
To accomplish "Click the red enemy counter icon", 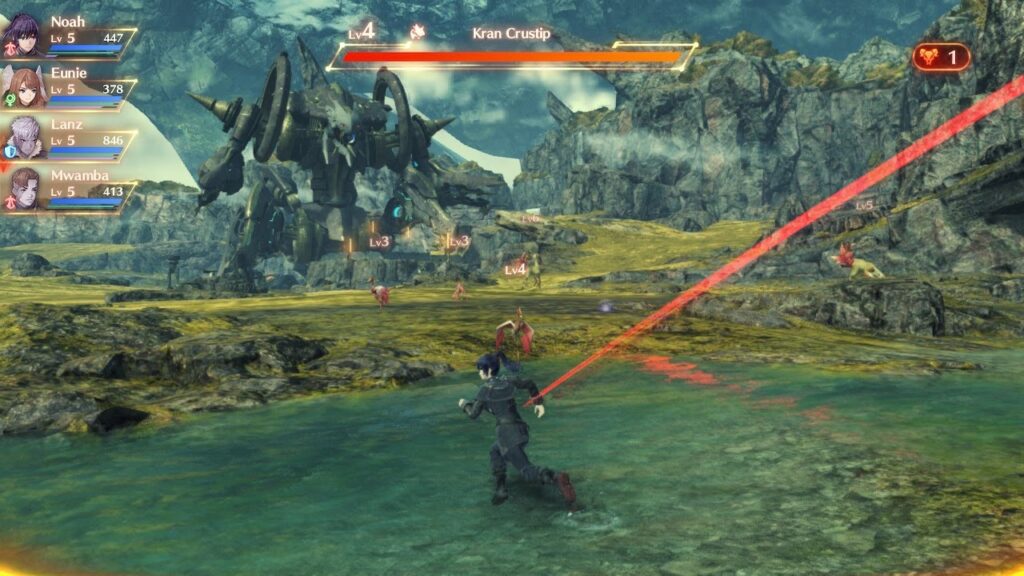I will pos(940,57).
